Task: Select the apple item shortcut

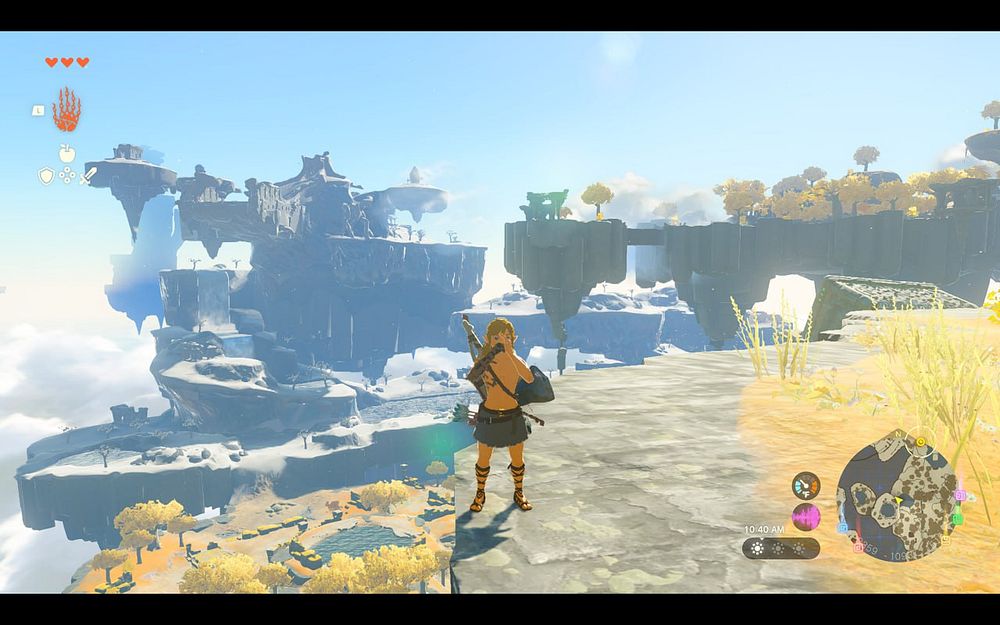Action: click(67, 153)
